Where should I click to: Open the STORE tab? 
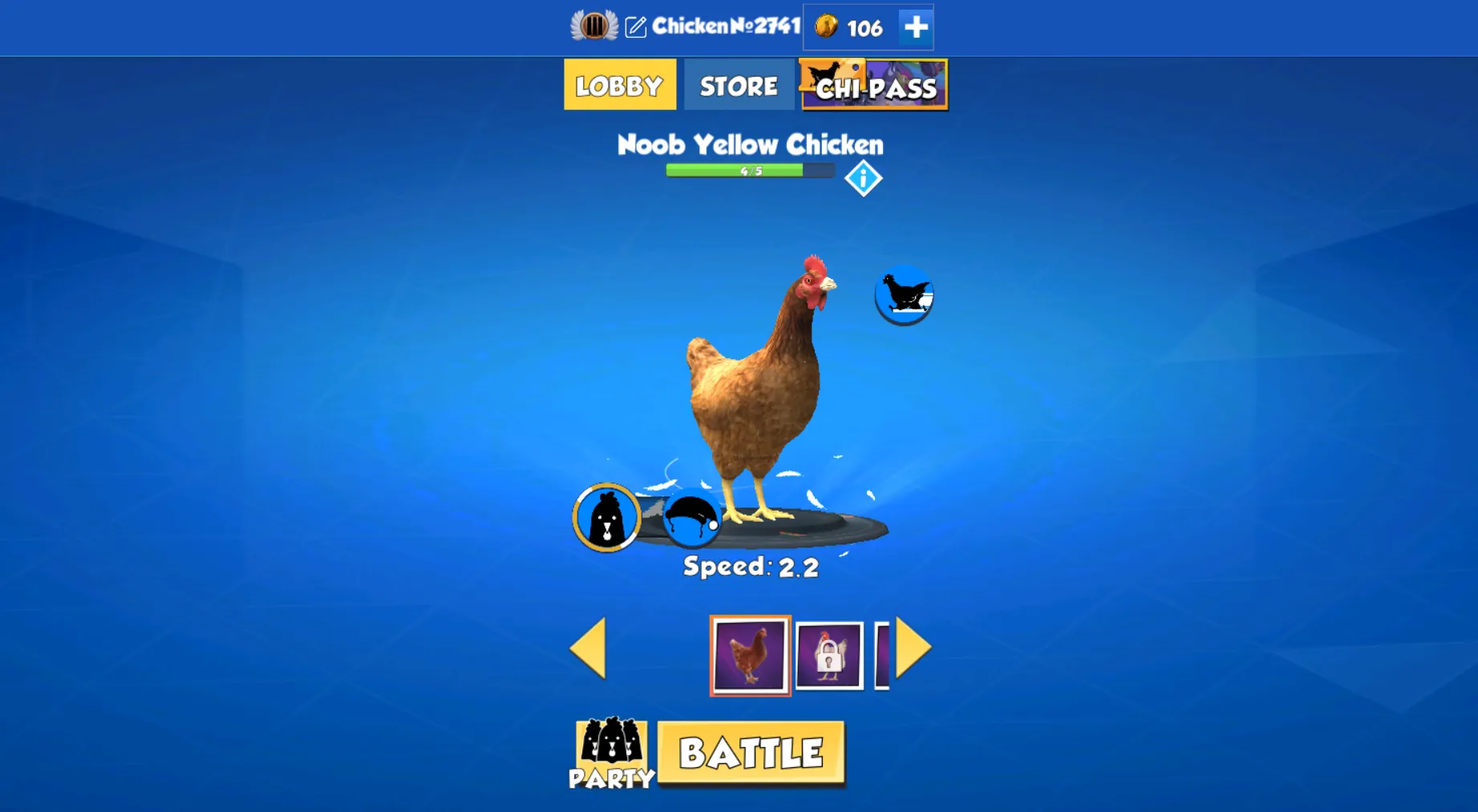click(738, 84)
